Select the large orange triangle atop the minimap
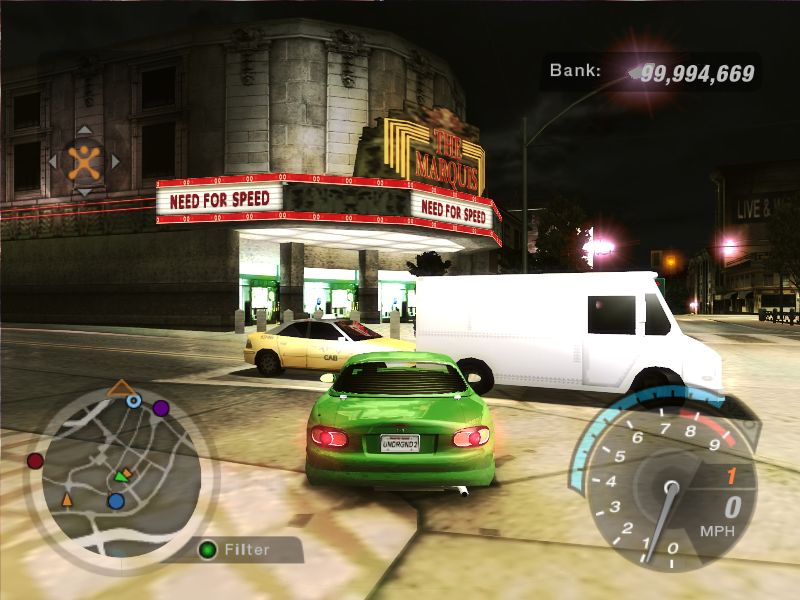The image size is (800, 600). point(121,388)
